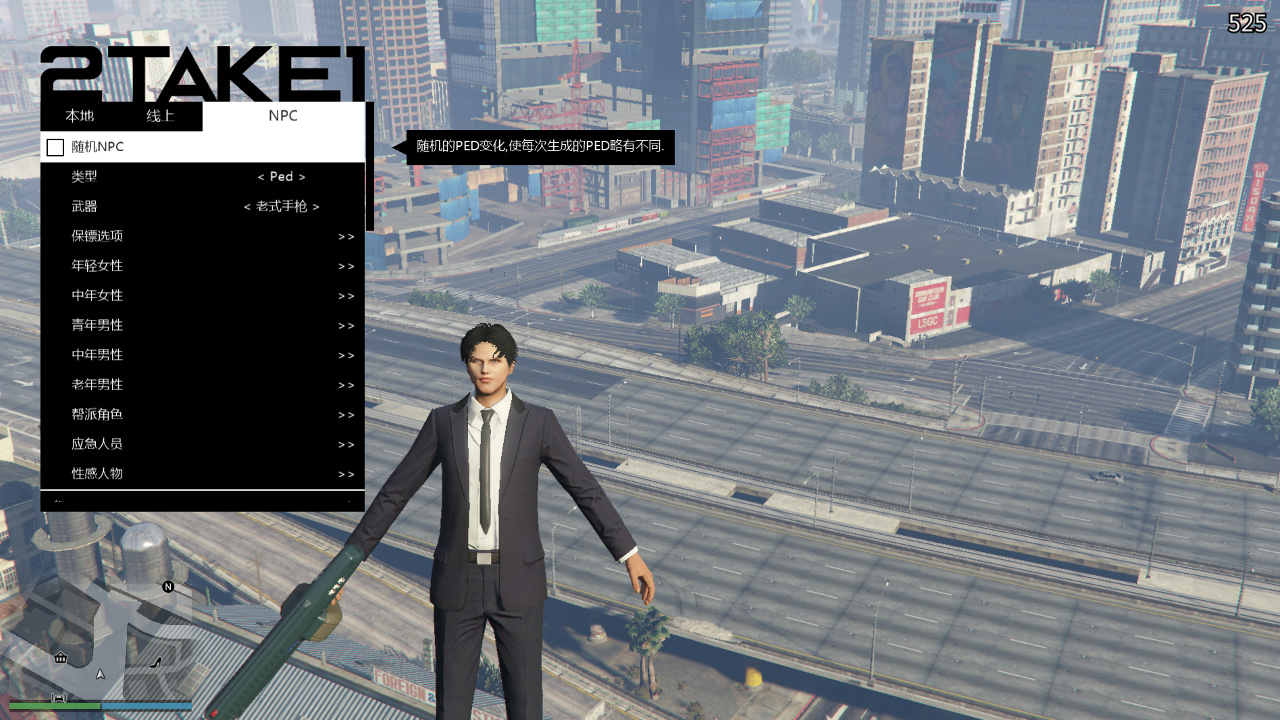Click the N compass icon on the minimap

[x=168, y=587]
